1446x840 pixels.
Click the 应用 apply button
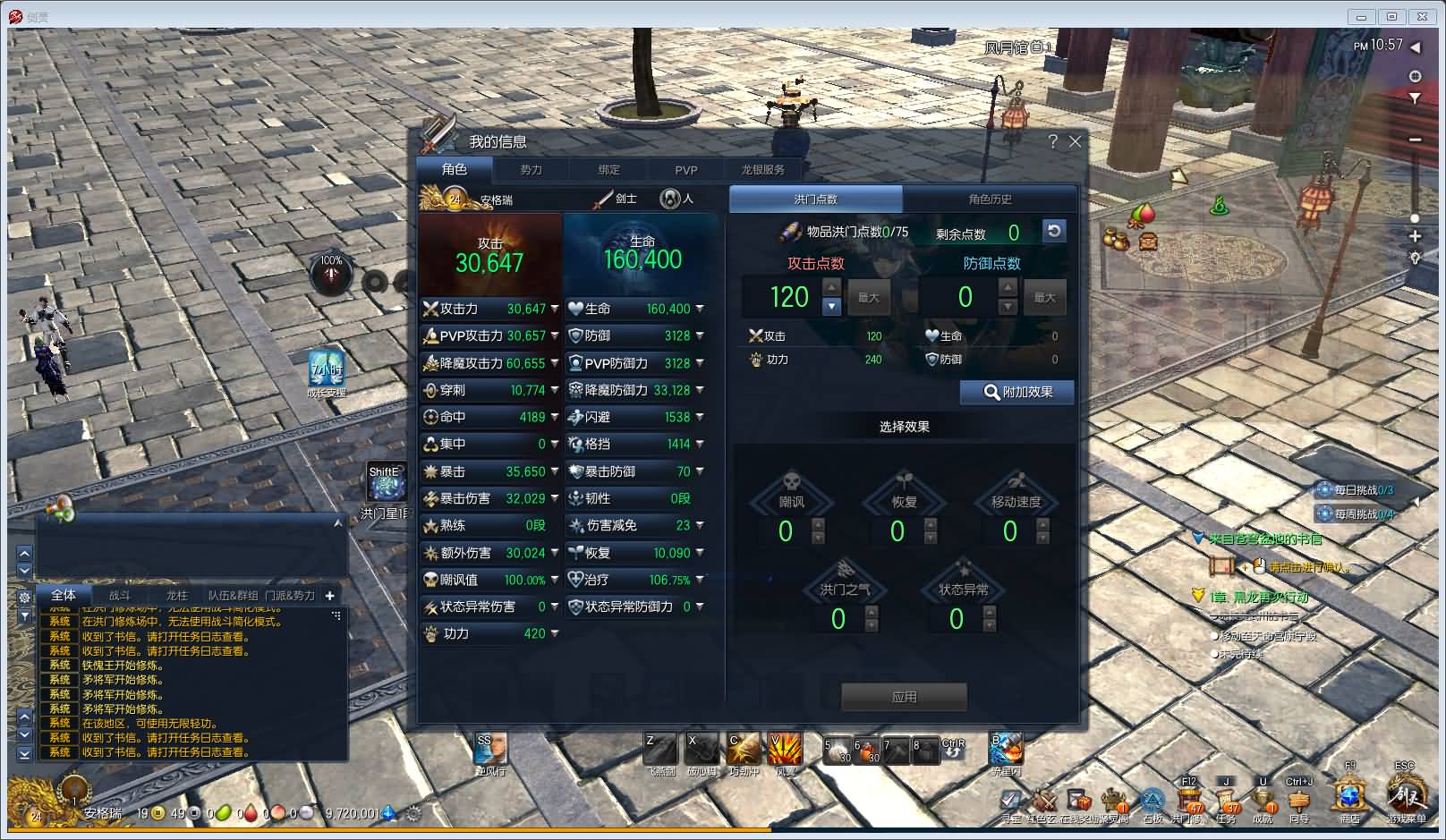click(903, 697)
